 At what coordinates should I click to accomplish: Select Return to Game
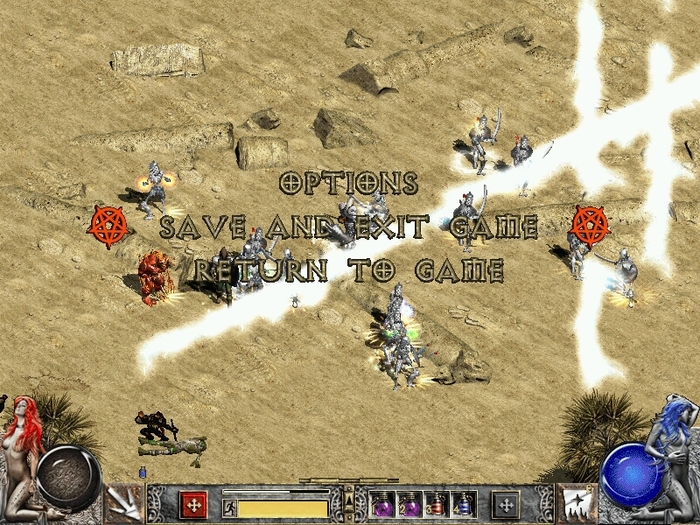[348, 269]
